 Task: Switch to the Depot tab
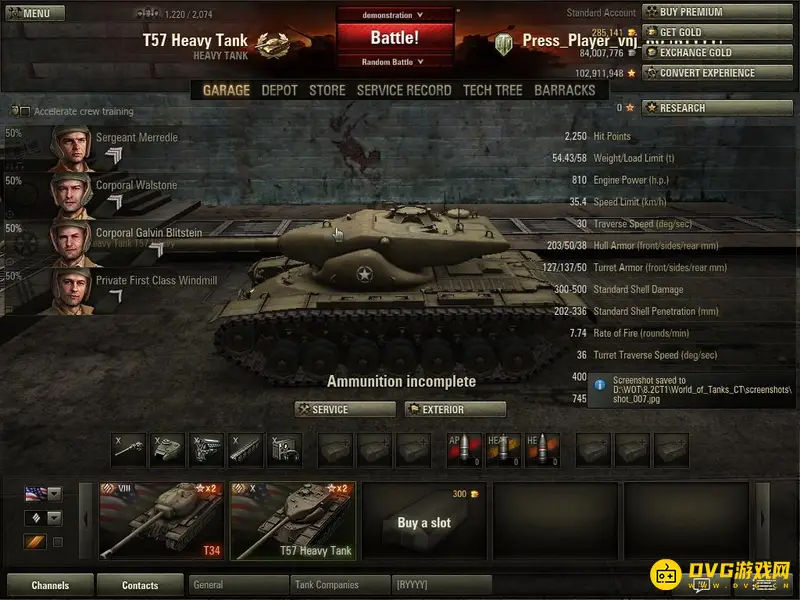pos(280,90)
